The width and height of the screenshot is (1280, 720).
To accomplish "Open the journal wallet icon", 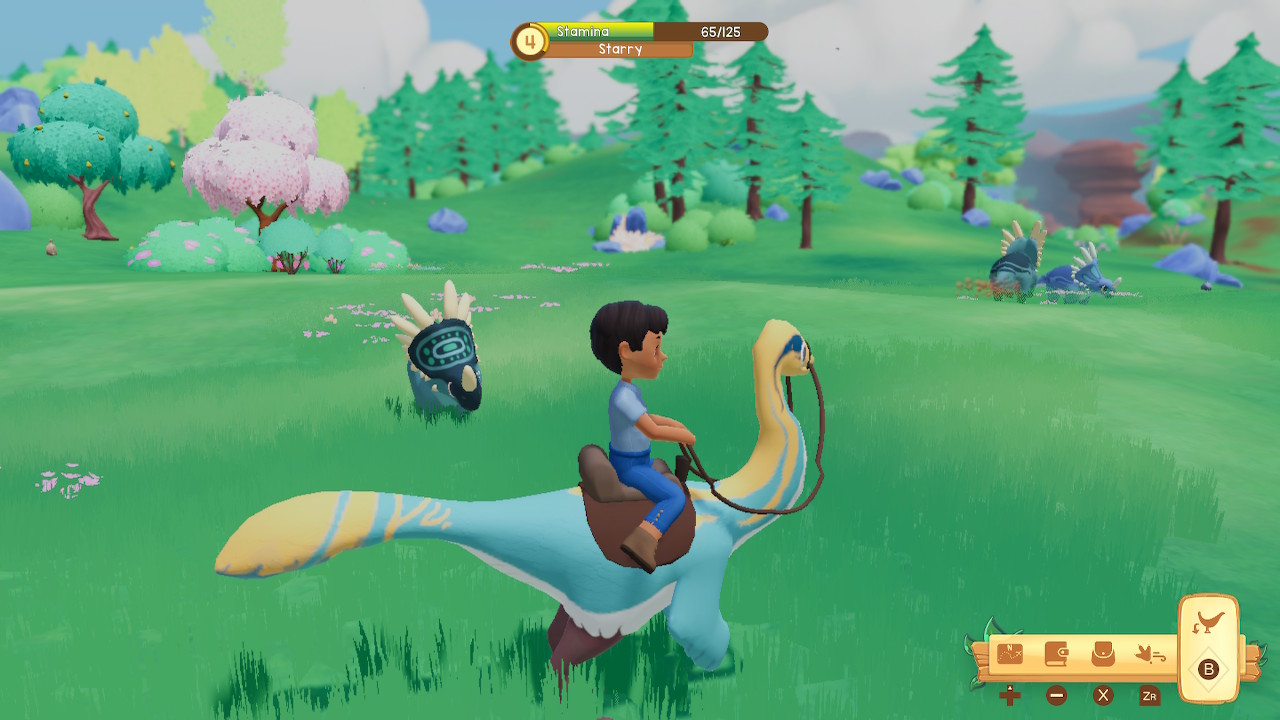I will click(x=1056, y=654).
